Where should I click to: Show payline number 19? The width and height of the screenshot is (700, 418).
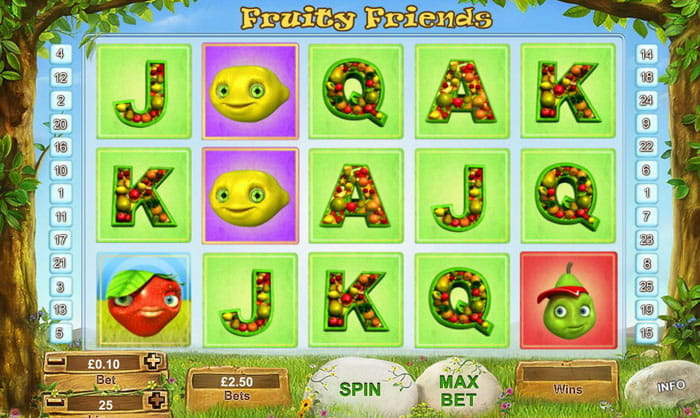[646, 309]
